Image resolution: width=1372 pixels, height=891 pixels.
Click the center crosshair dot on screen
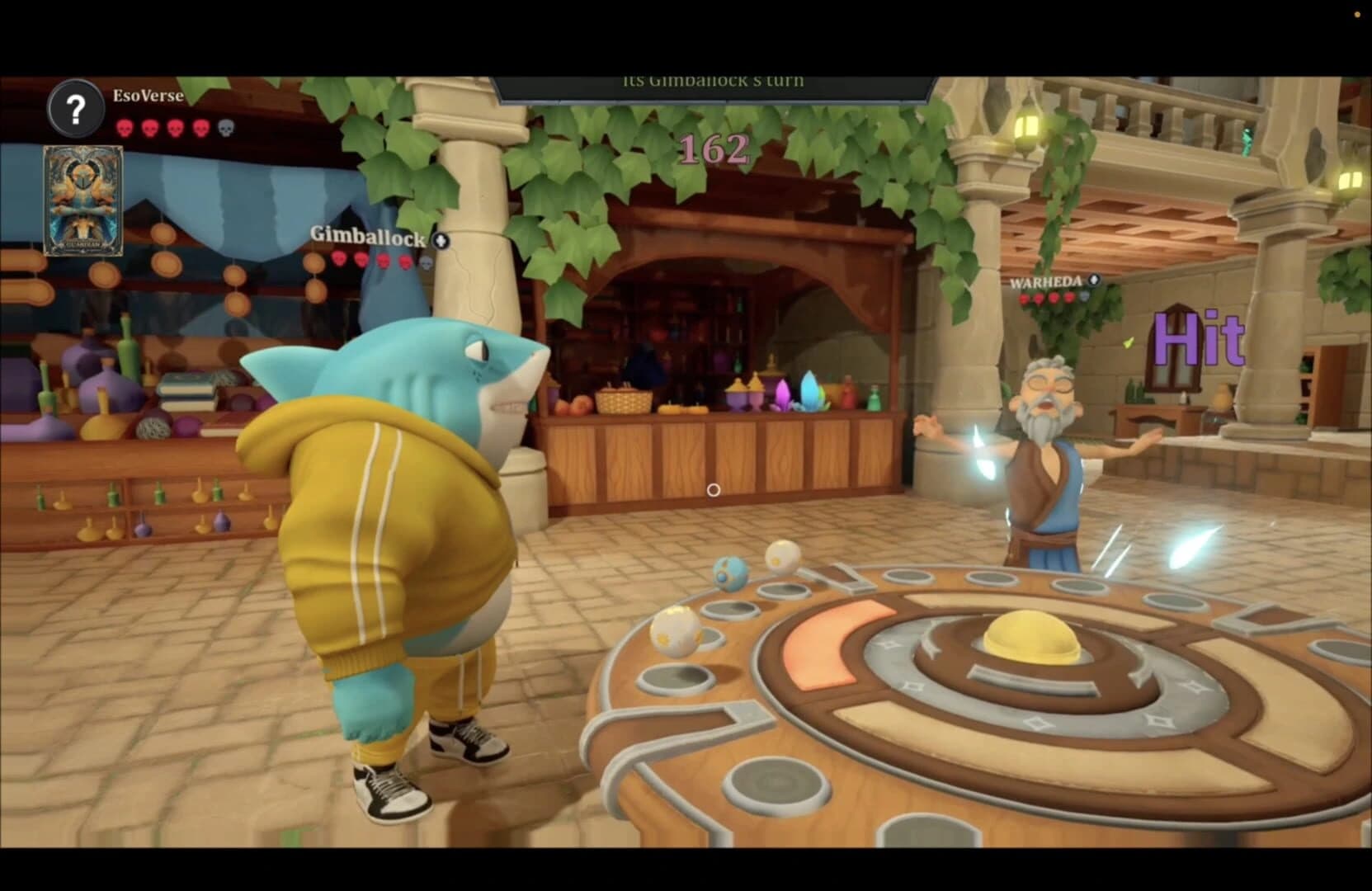[x=712, y=490]
